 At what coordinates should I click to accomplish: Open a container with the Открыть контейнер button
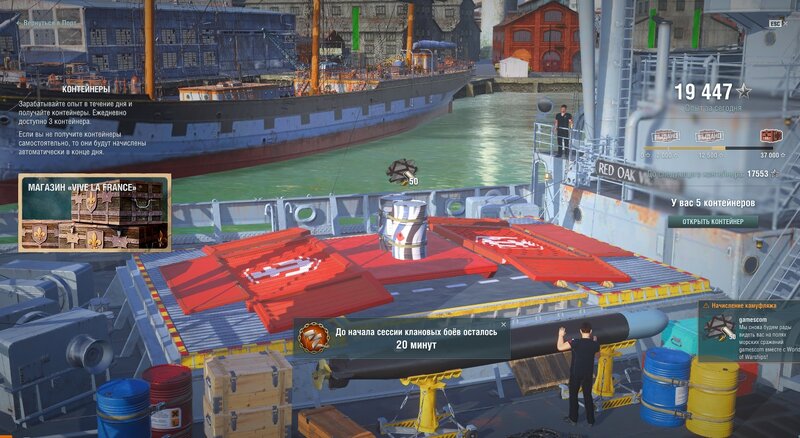[713, 221]
